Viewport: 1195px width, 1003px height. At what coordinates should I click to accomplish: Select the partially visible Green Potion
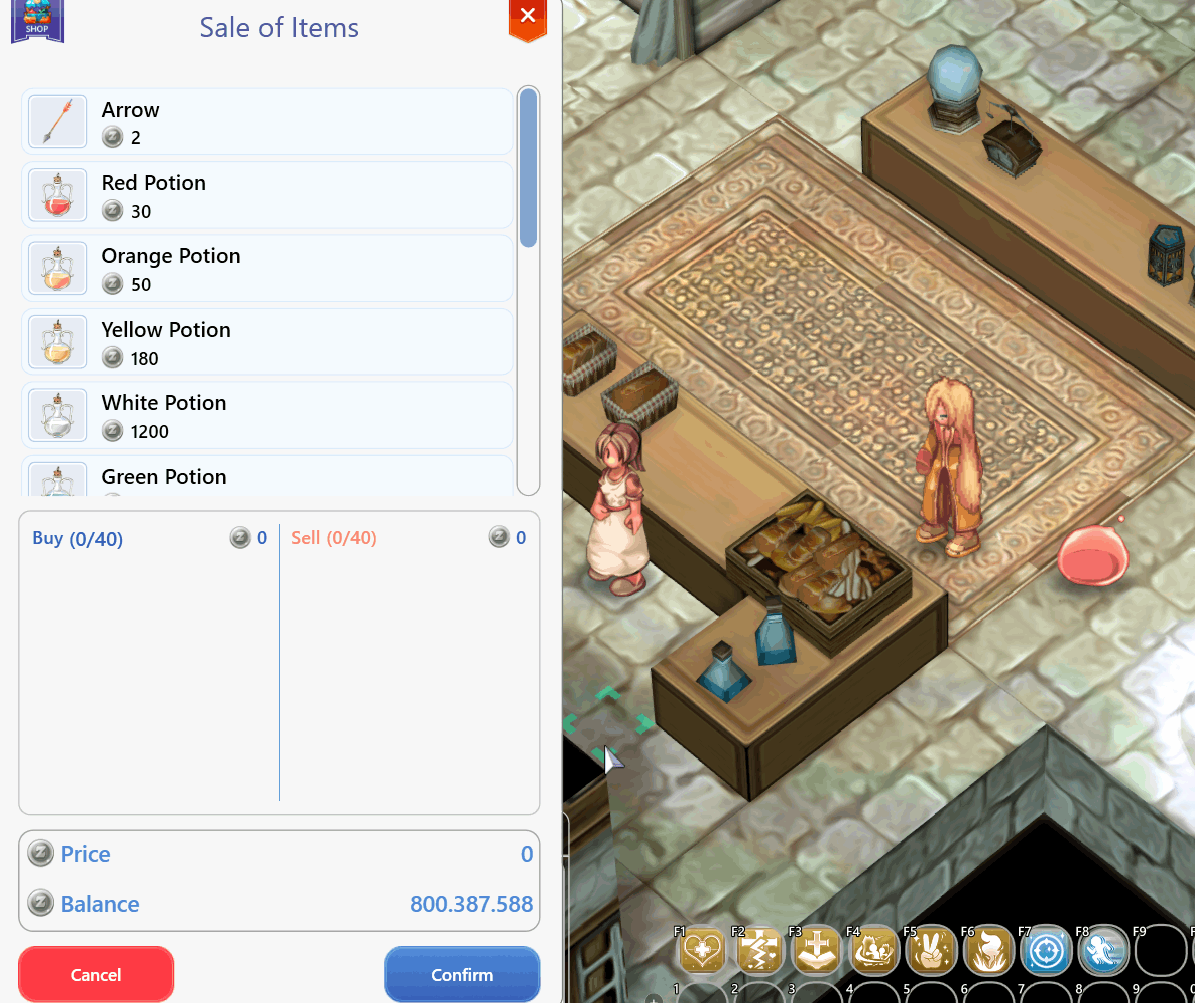pyautogui.click(x=267, y=478)
